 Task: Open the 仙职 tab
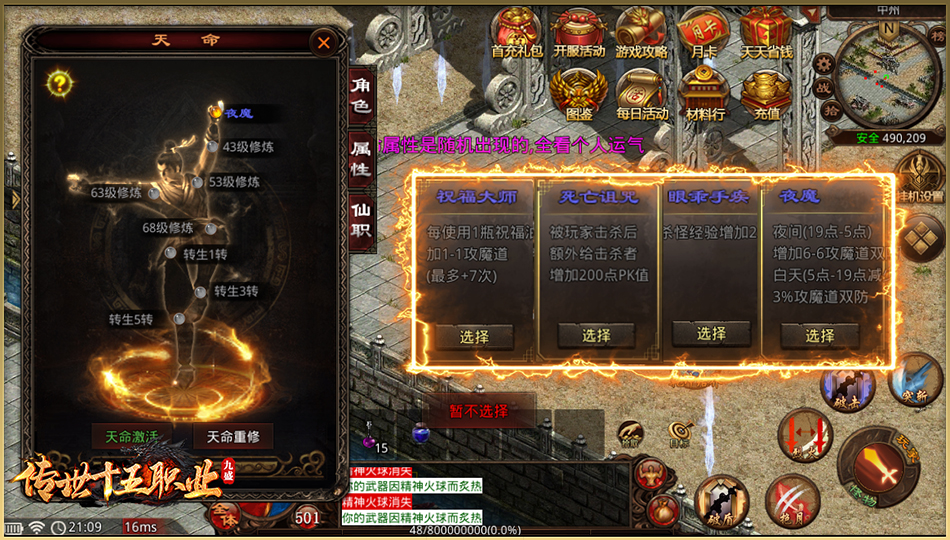[360, 217]
